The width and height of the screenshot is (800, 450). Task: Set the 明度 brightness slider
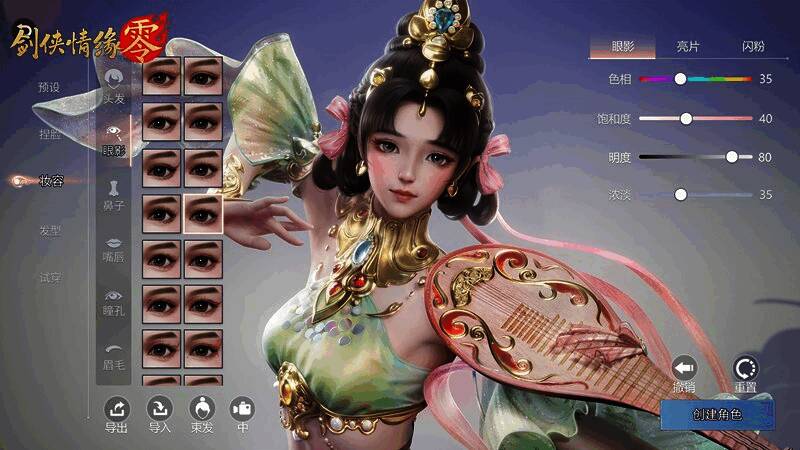(732, 157)
